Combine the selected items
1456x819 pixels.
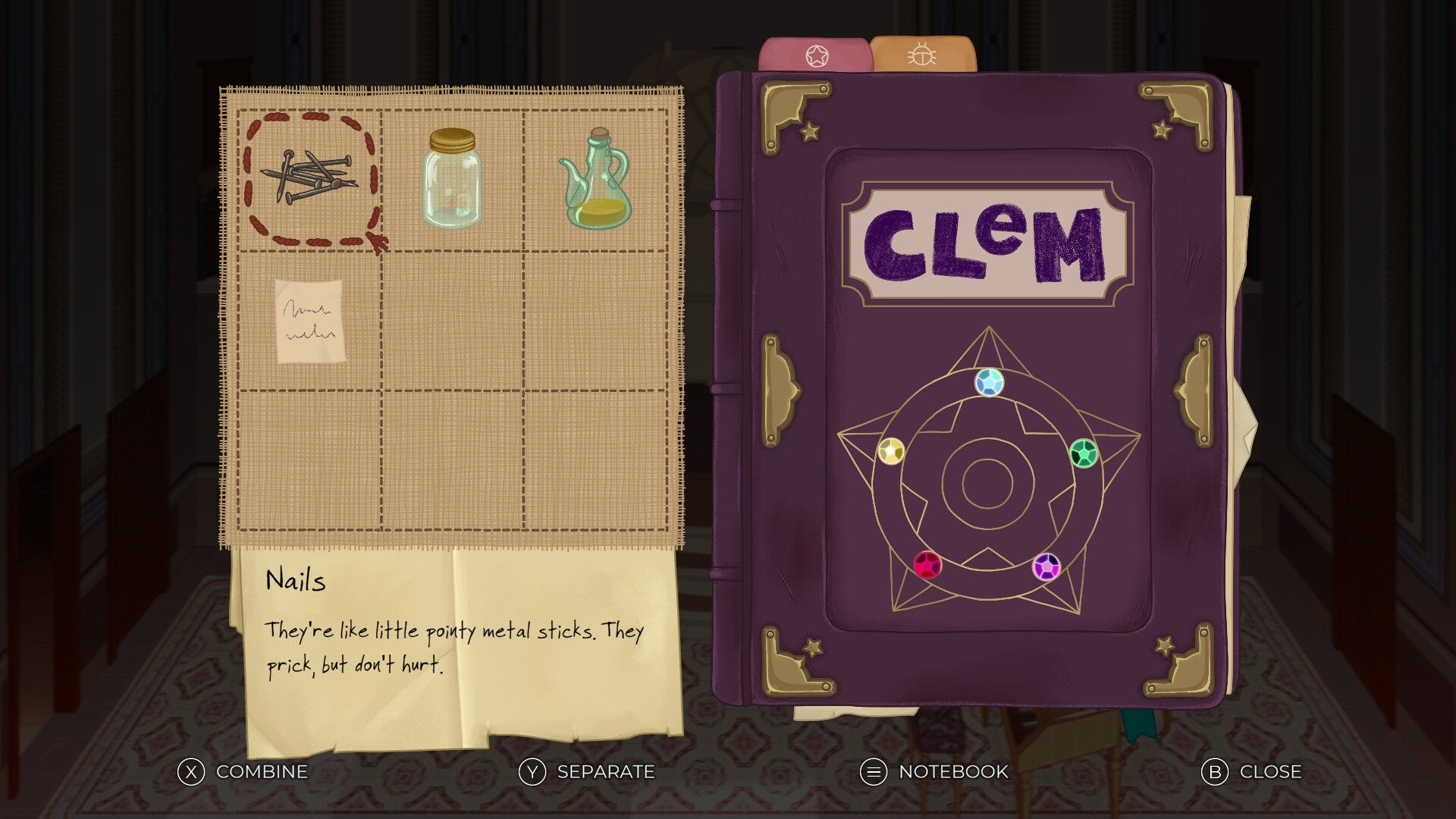260,773
